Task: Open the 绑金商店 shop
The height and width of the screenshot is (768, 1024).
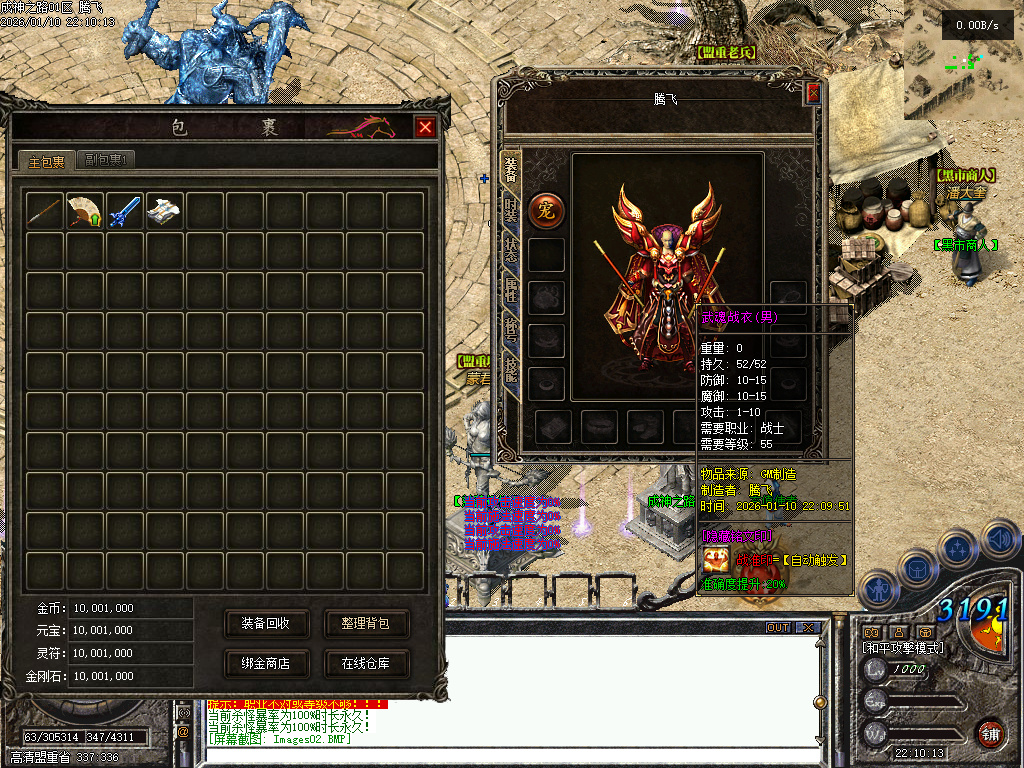Action: coord(266,663)
